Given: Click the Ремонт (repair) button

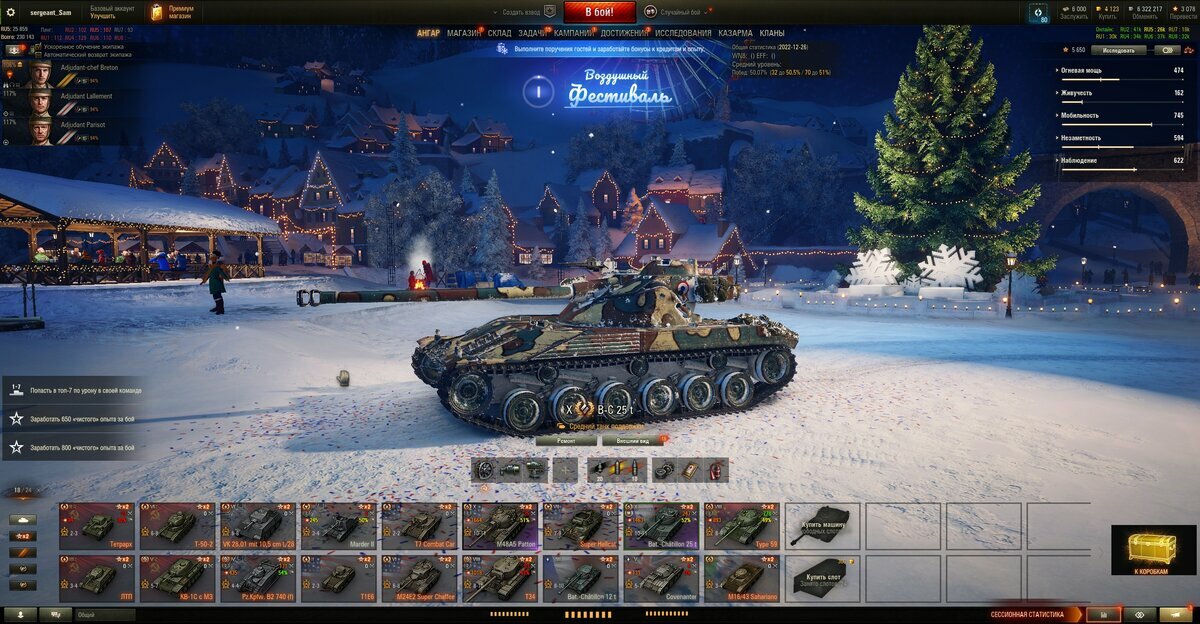Looking at the screenshot, I should pos(565,440).
